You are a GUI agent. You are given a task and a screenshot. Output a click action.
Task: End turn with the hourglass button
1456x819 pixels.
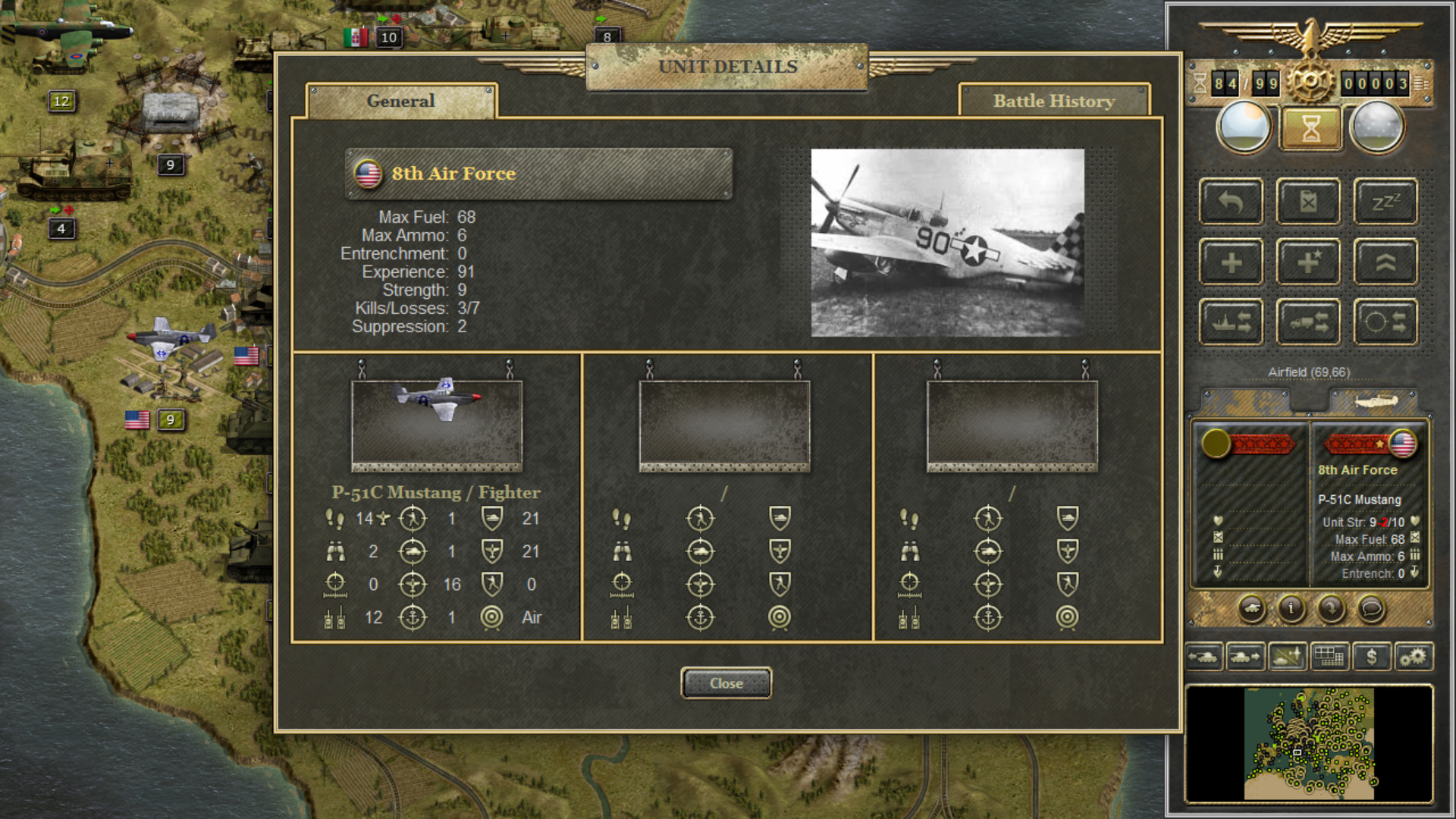(x=1310, y=127)
